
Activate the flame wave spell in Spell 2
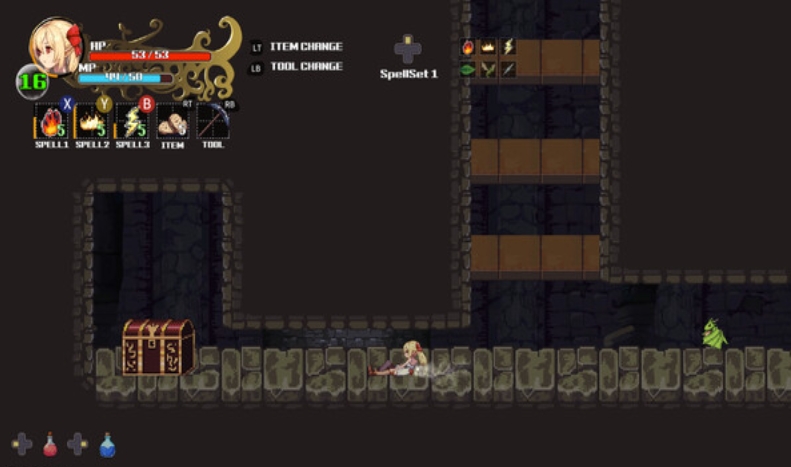tap(91, 122)
